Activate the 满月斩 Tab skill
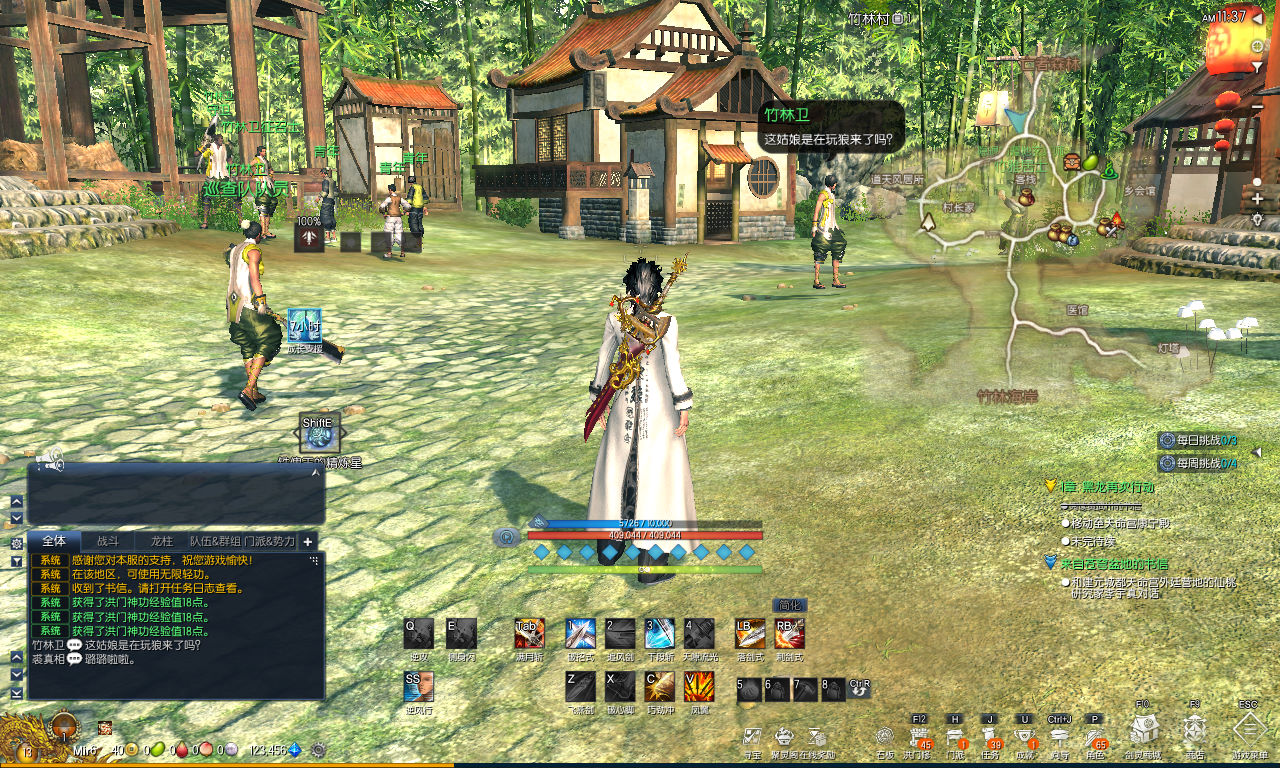 529,633
